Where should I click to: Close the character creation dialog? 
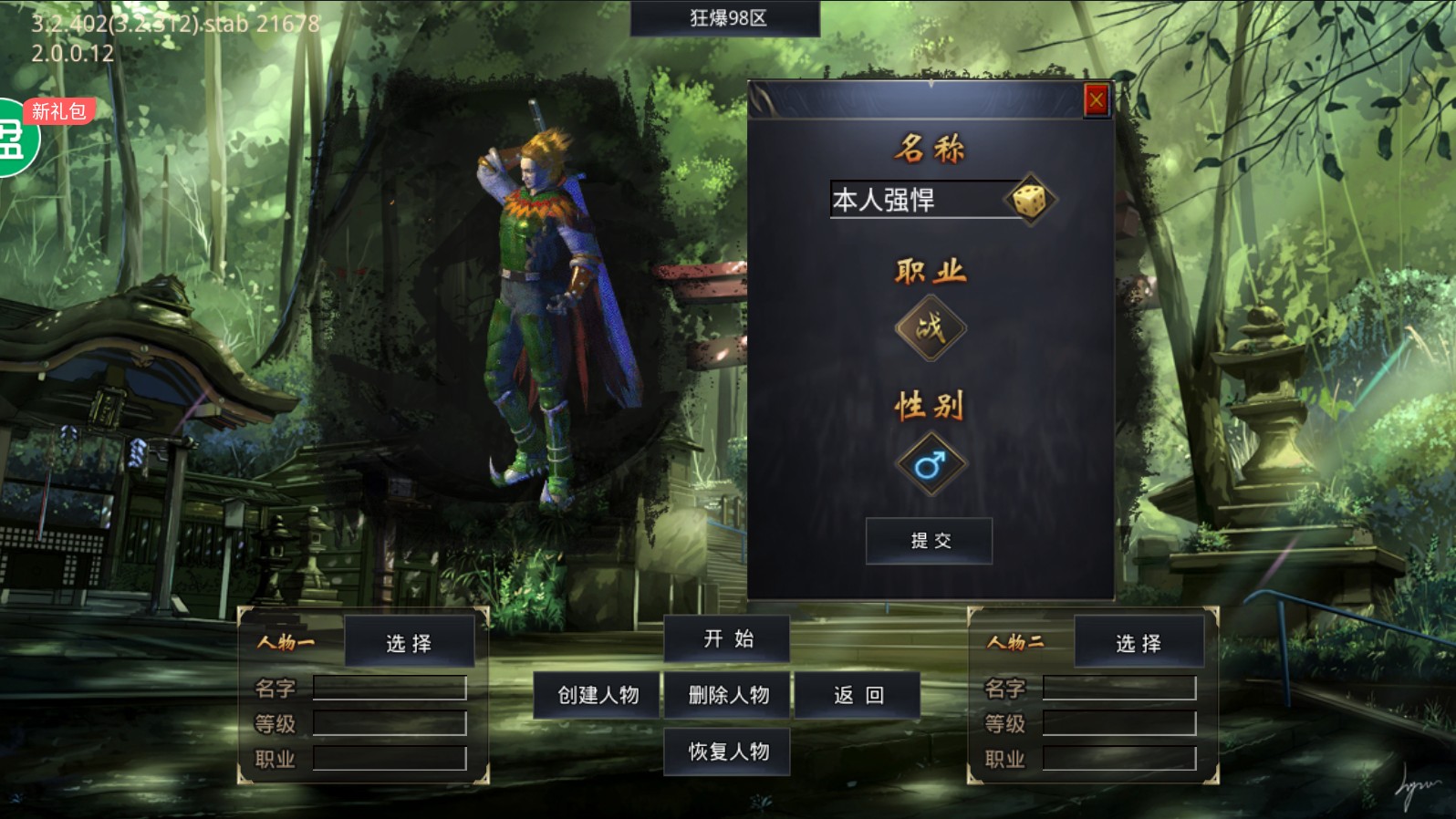point(1095,99)
